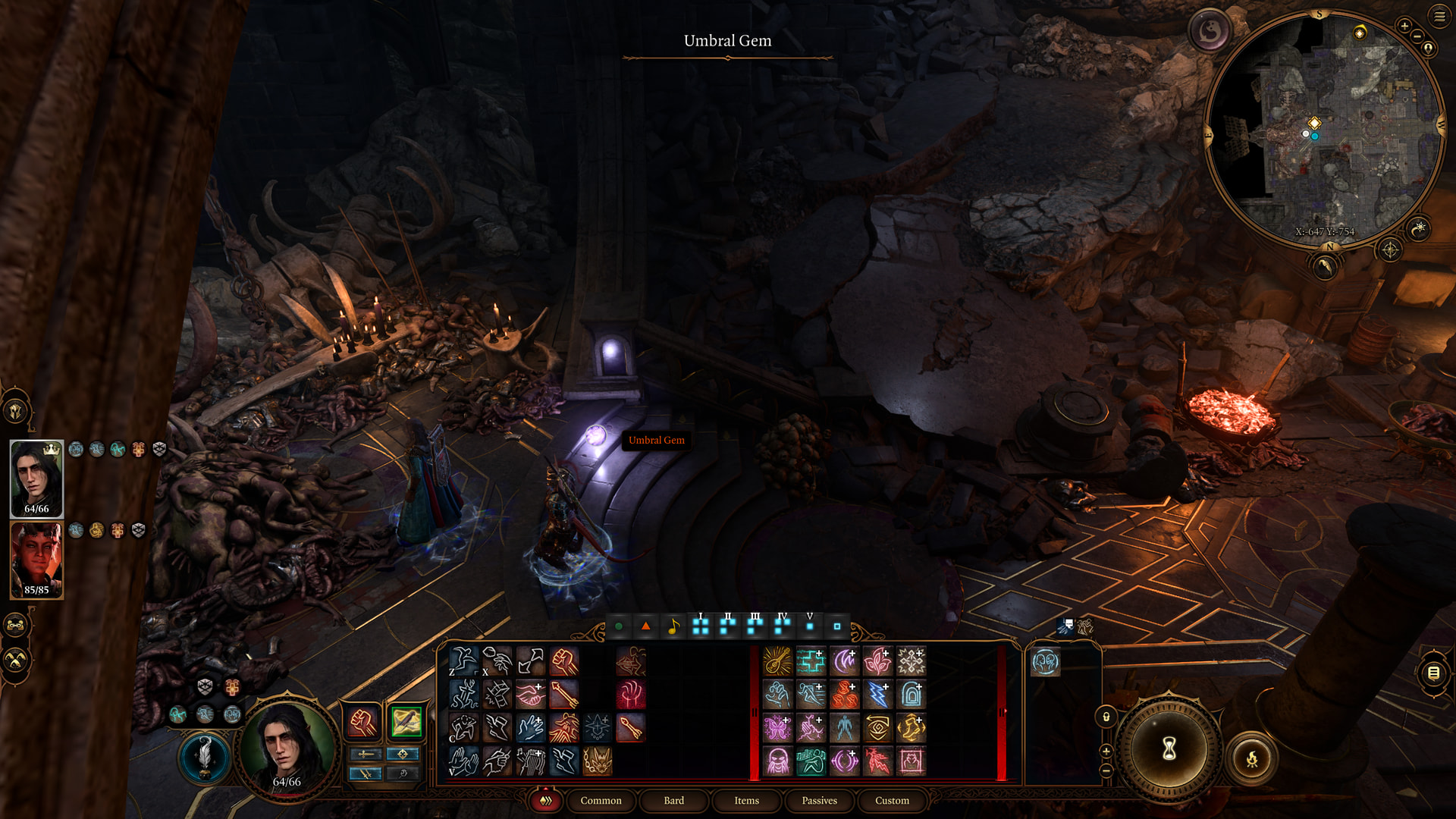Viewport: 1456px width, 819px height.
Task: Open the game menu hamburger button
Action: pyautogui.click(x=1439, y=16)
